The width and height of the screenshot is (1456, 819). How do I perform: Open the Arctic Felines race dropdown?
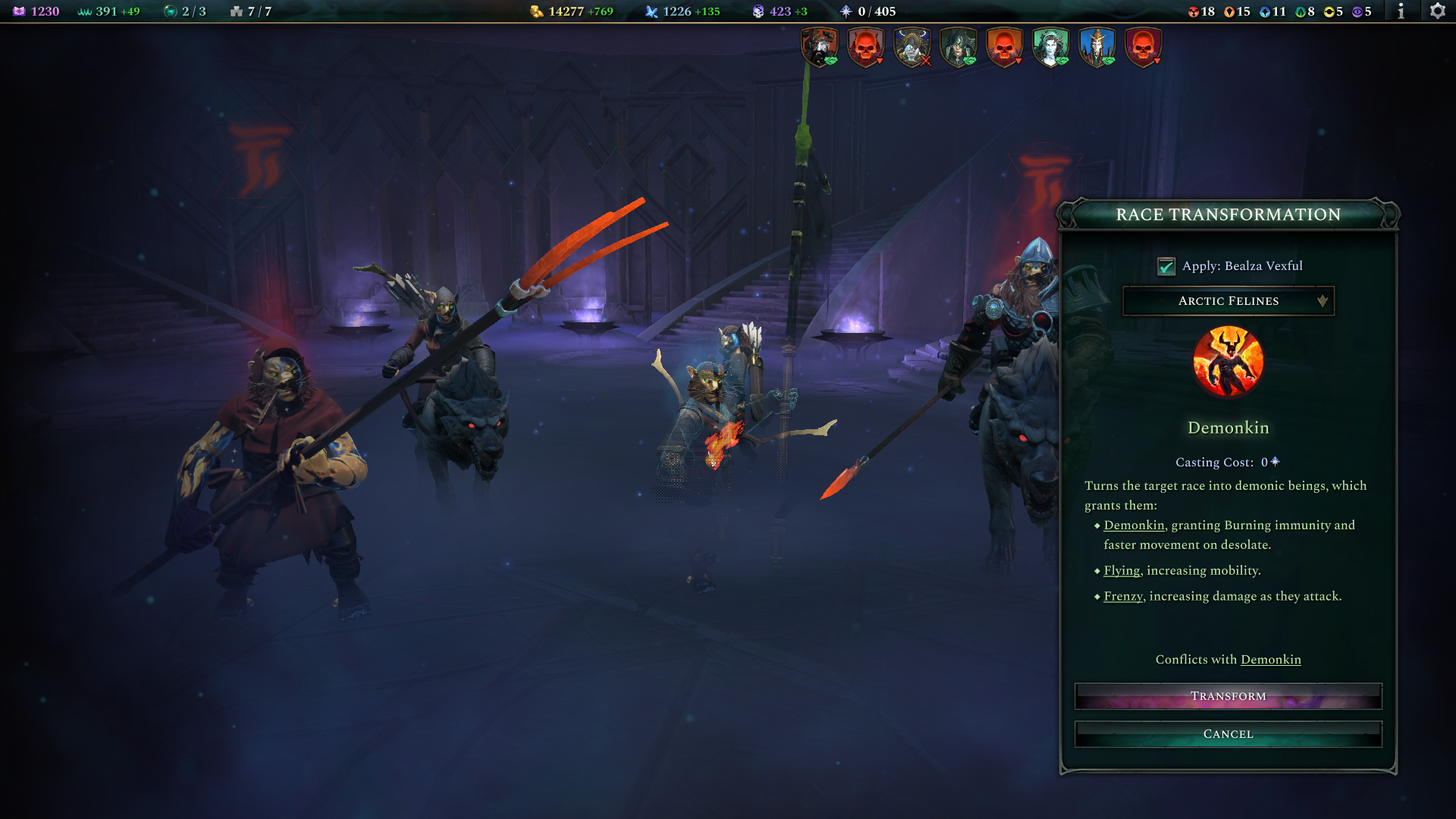pyautogui.click(x=1228, y=301)
